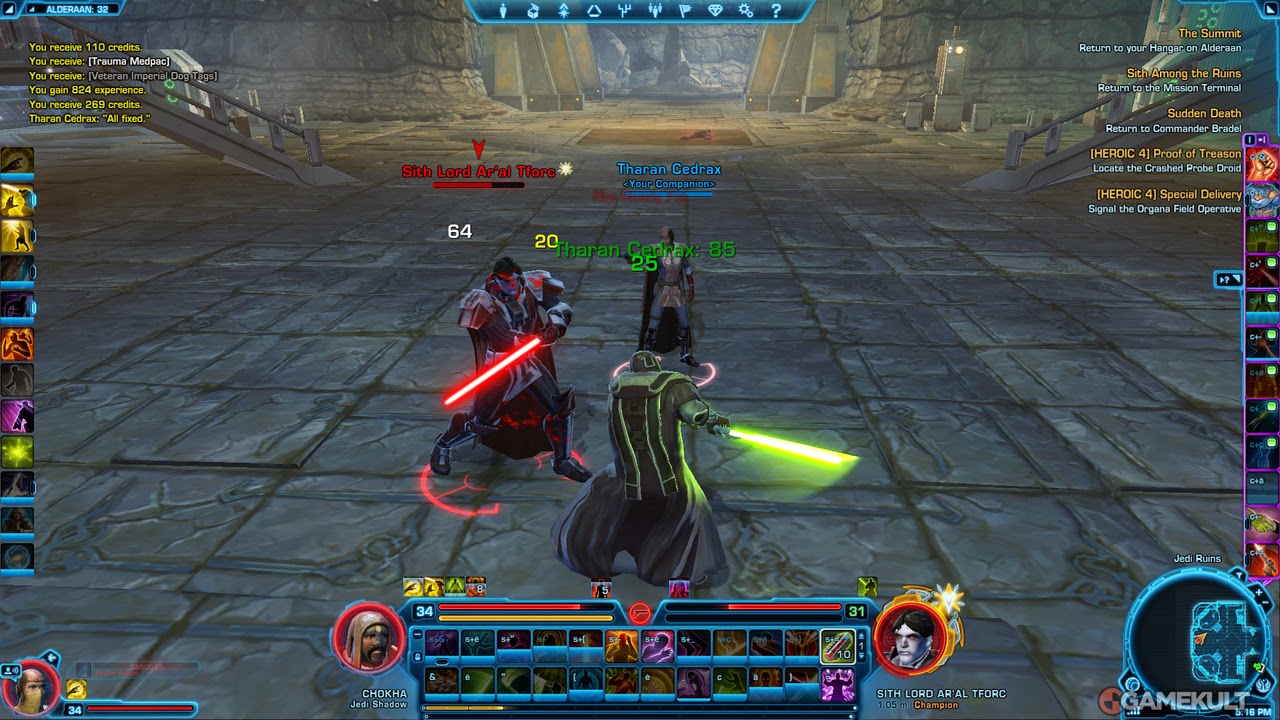Open the help question mark menu

pos(776,11)
